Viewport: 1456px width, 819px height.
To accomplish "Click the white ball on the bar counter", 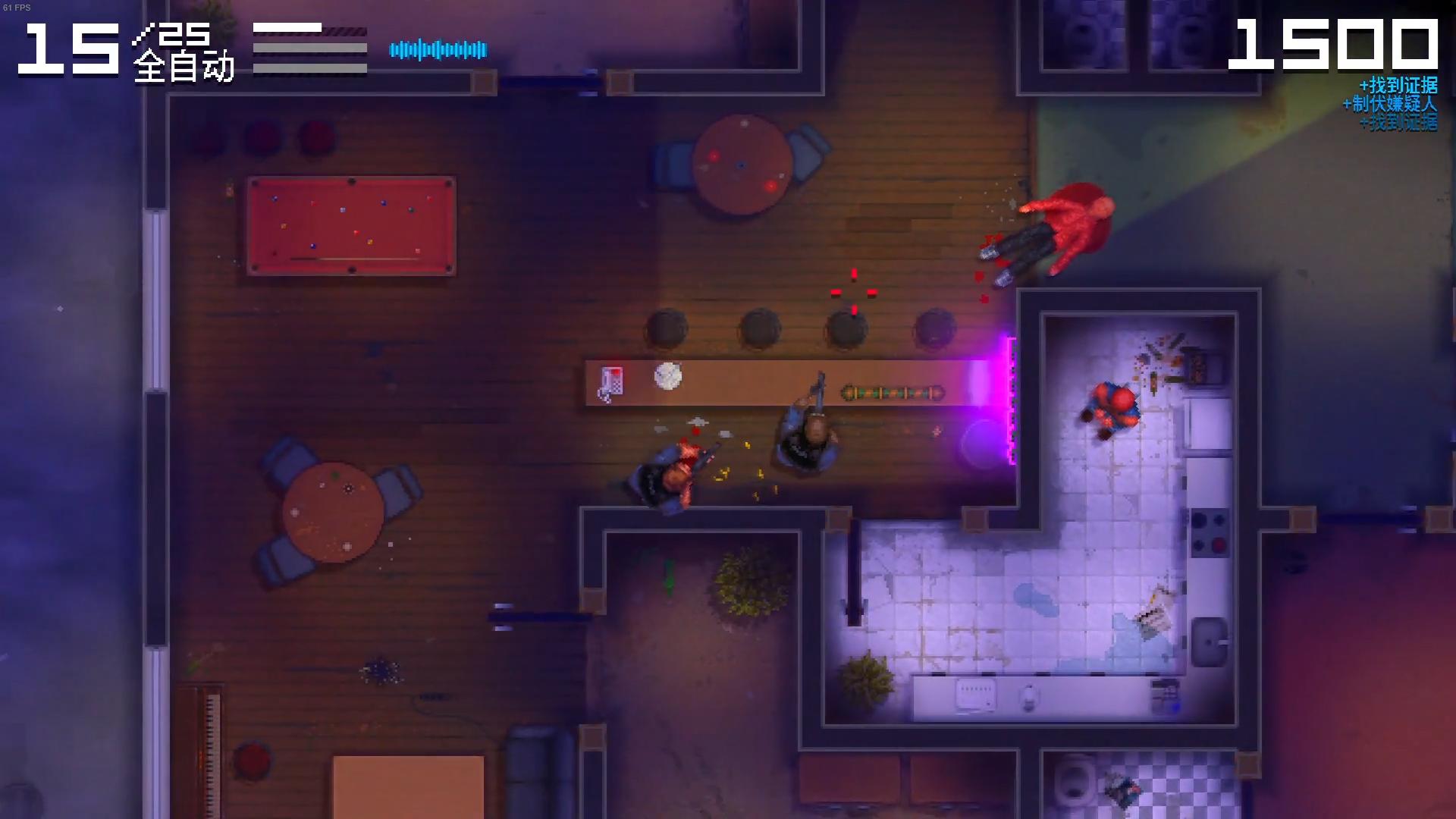I will tap(667, 375).
